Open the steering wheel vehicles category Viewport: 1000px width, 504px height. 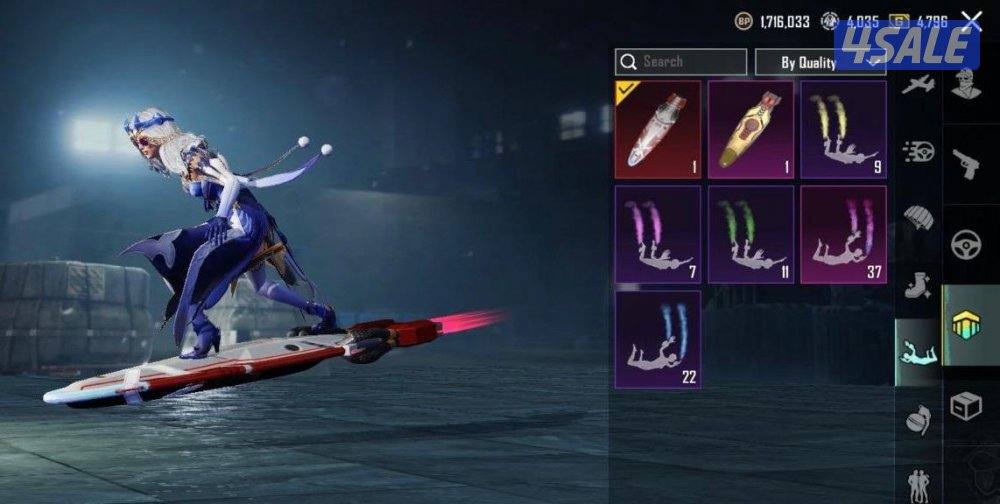pyautogui.click(x=966, y=245)
